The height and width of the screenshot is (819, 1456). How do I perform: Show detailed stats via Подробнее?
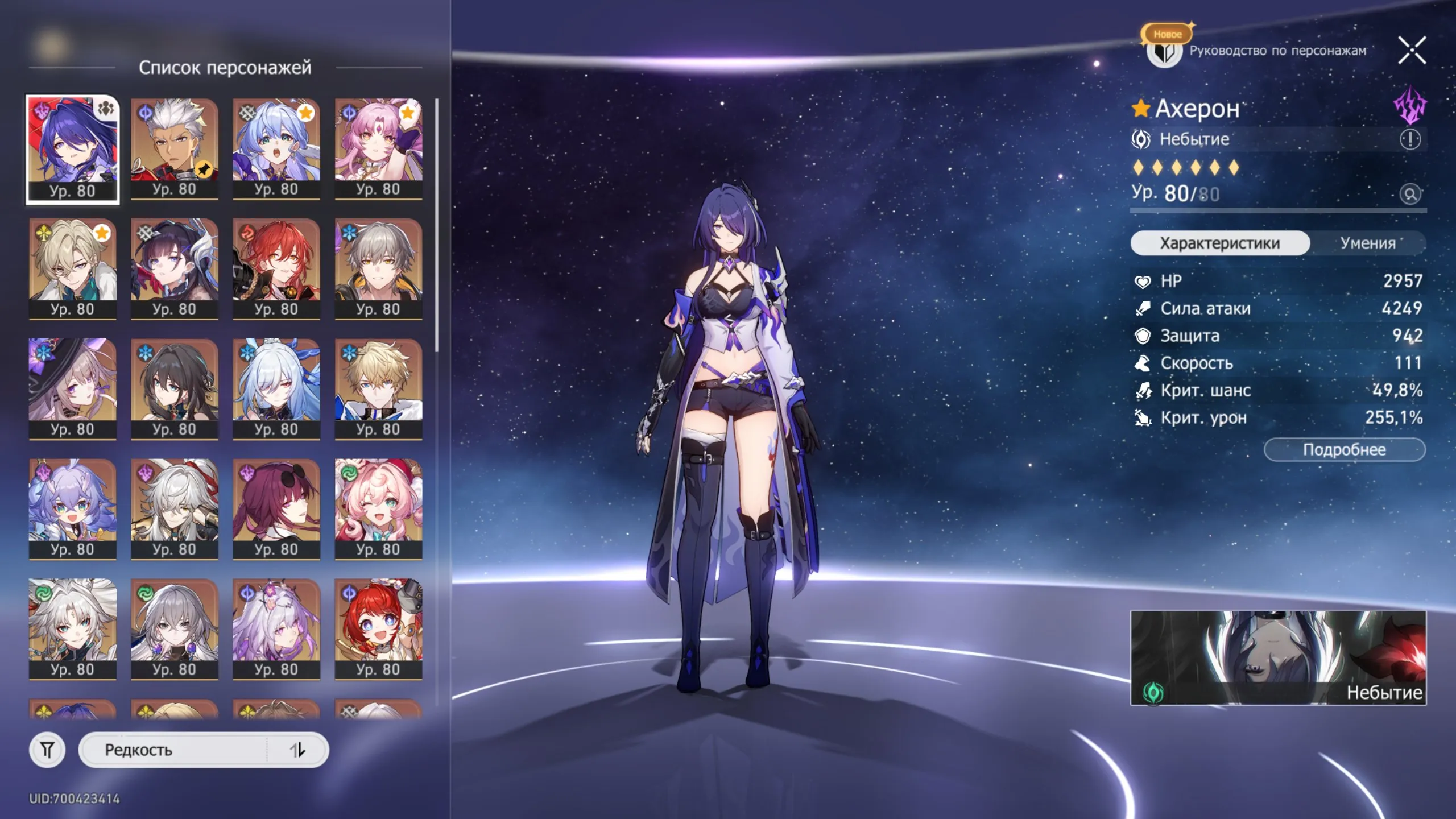coord(1344,450)
